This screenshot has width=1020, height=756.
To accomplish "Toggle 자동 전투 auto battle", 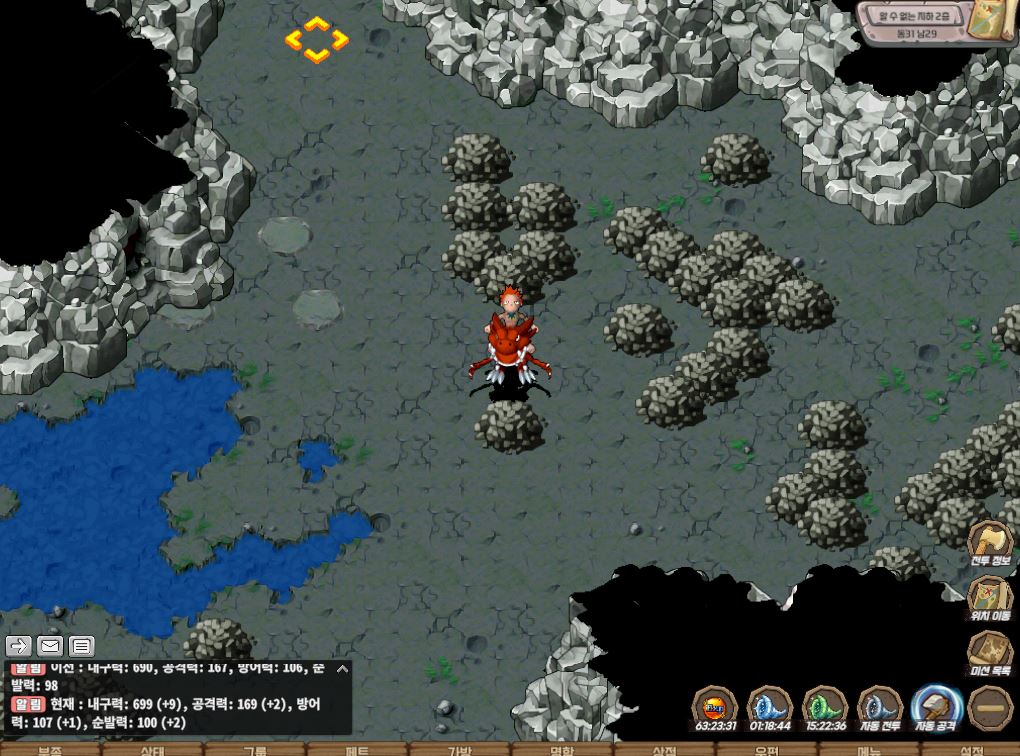I will [880, 705].
